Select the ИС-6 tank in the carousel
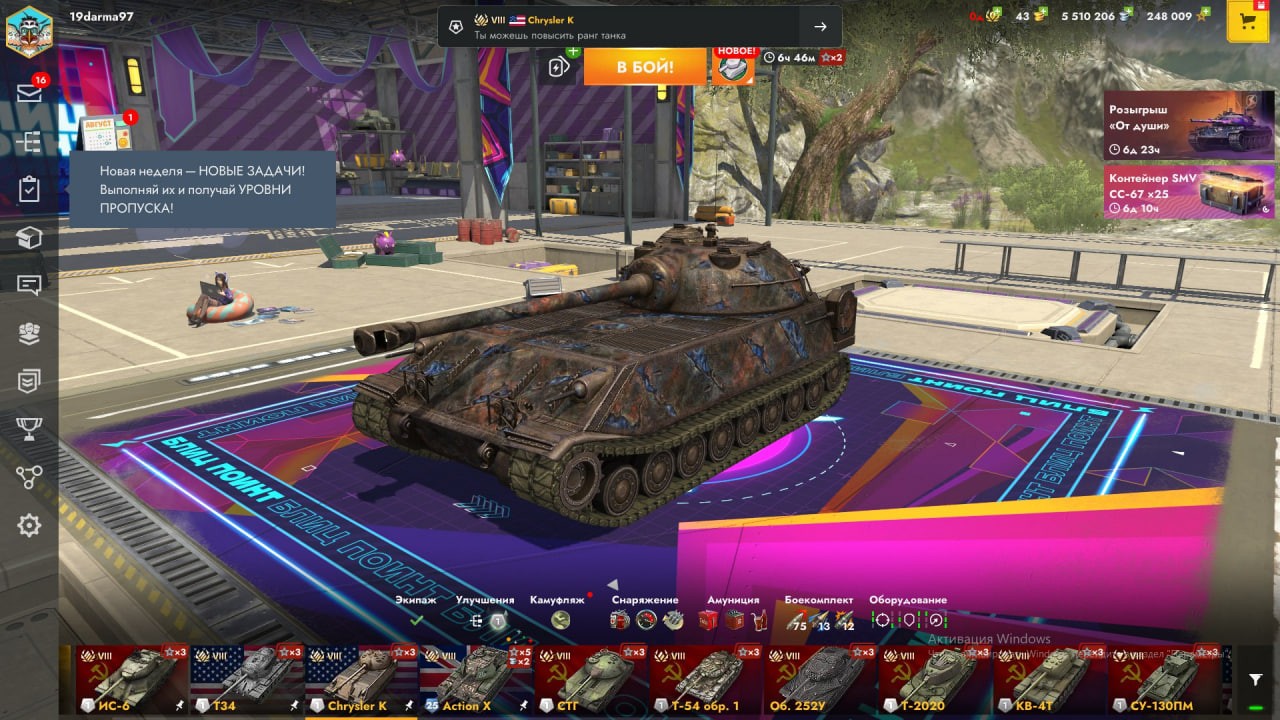Image resolution: width=1280 pixels, height=720 pixels. (x=132, y=680)
